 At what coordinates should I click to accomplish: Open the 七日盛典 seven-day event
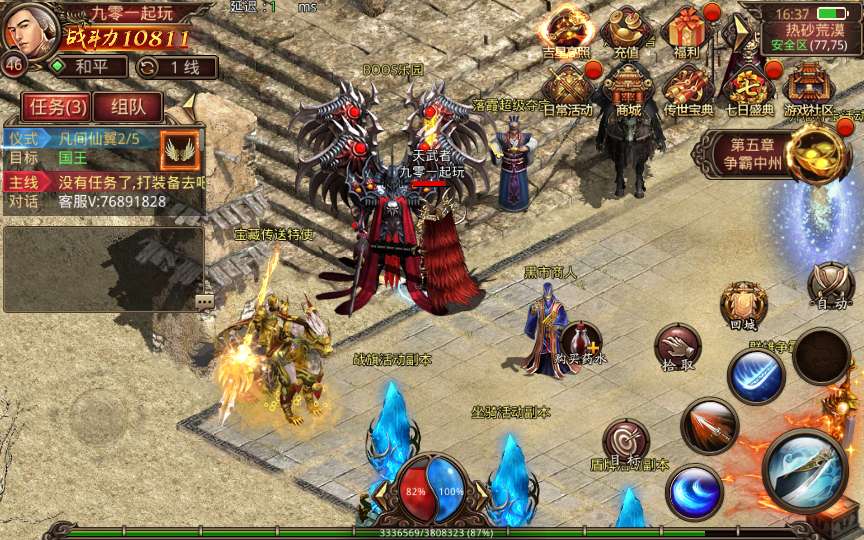[x=748, y=88]
